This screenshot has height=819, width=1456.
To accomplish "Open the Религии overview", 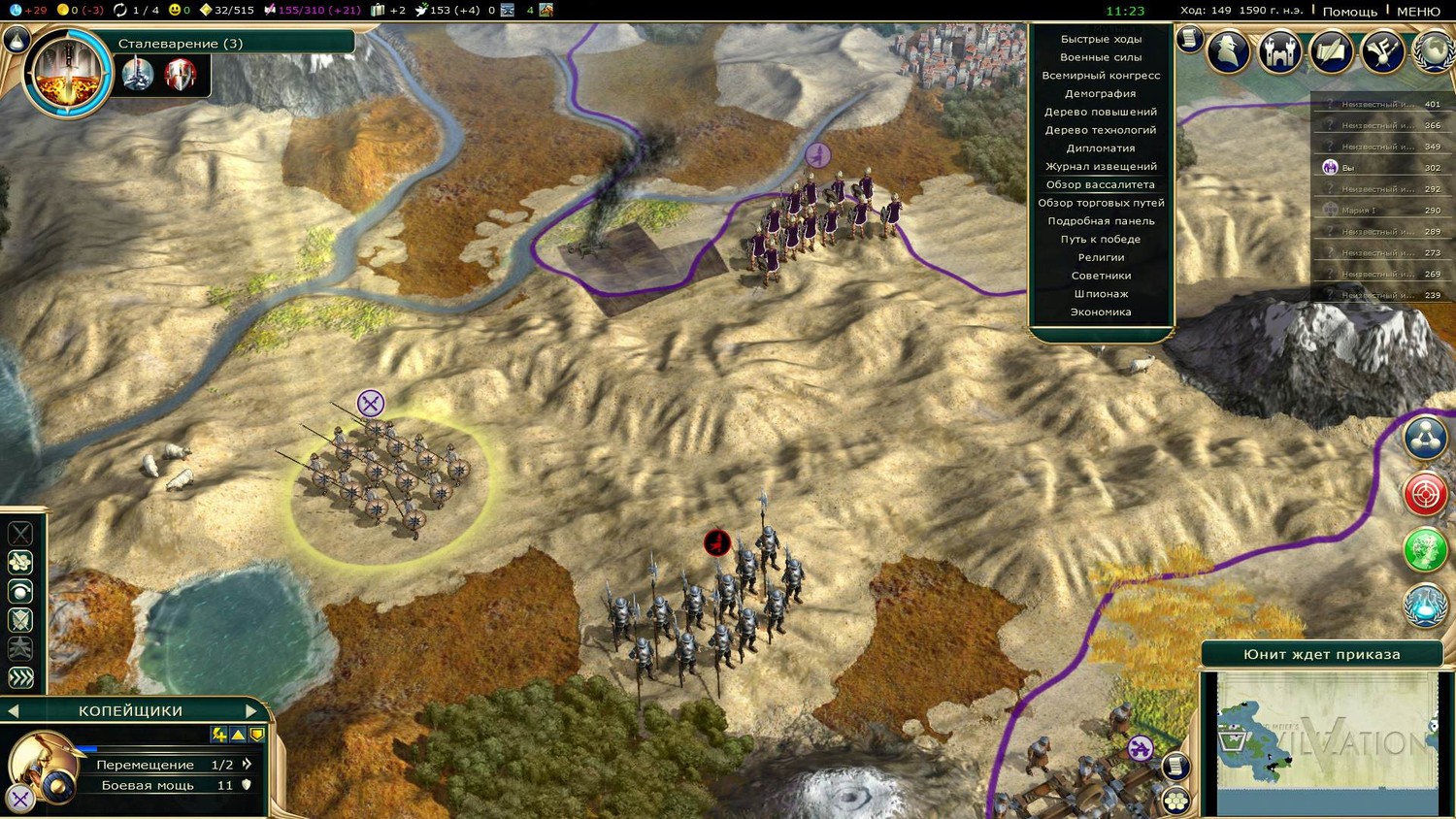I will point(1100,258).
